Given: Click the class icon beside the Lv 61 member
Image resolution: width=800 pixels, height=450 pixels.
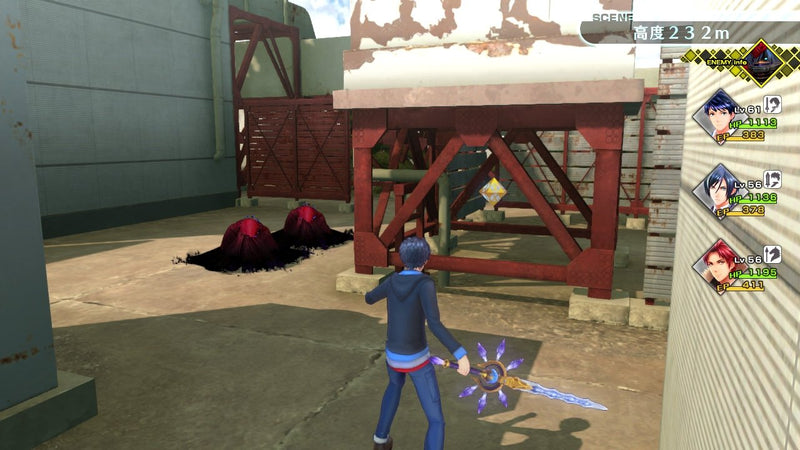Looking at the screenshot, I should tap(771, 103).
